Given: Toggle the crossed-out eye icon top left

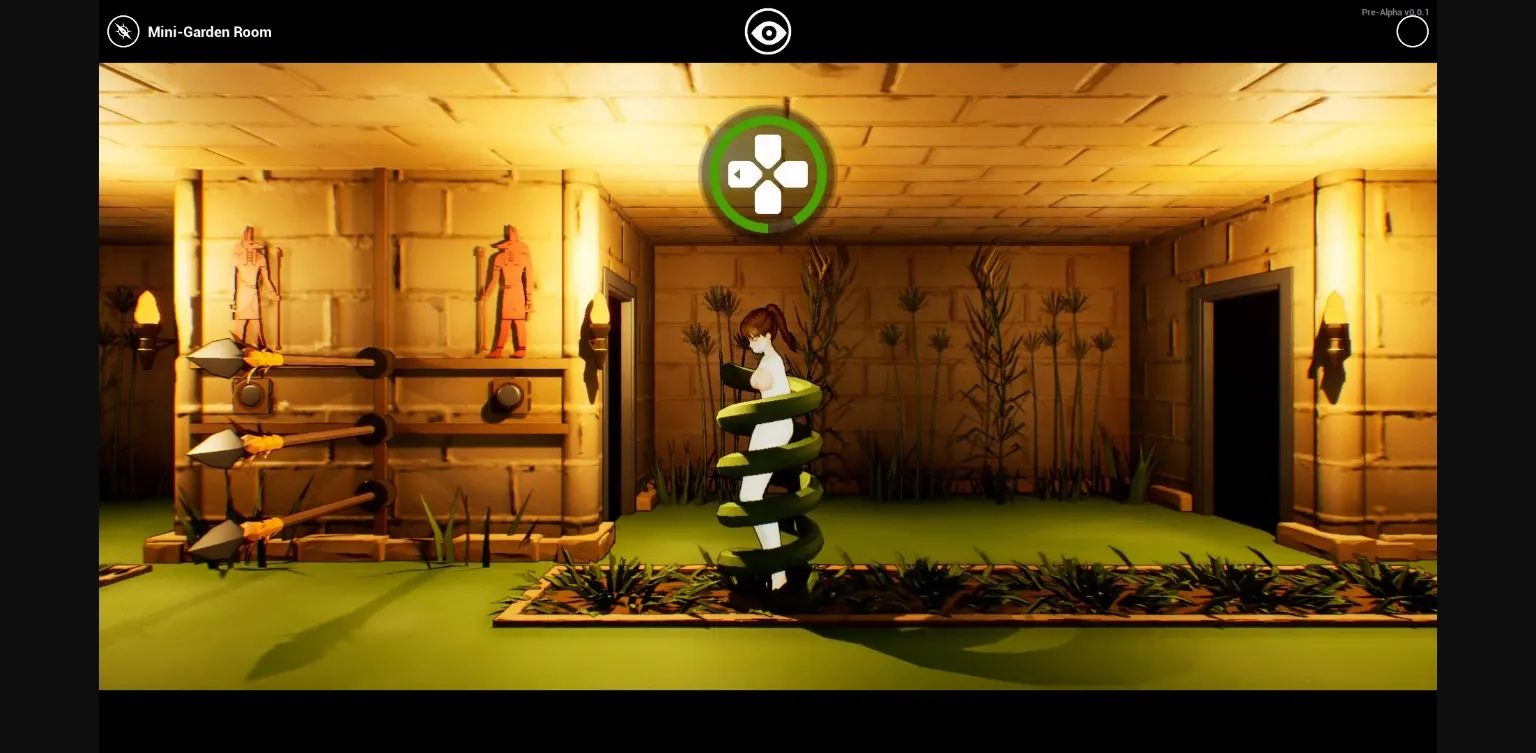Looking at the screenshot, I should (x=123, y=31).
